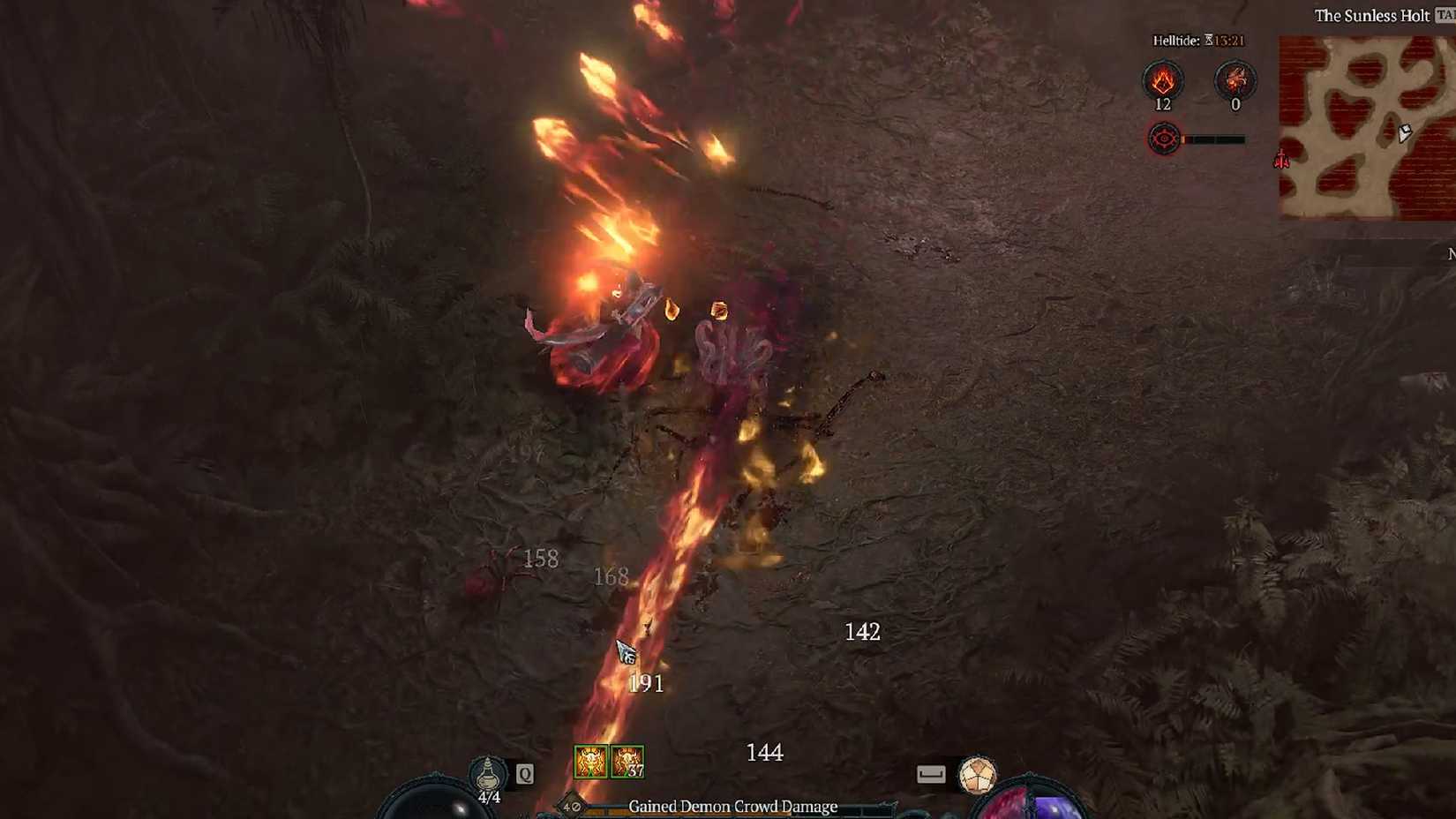Click the Helltide threat eye icon
Image resolution: width=1456 pixels, height=819 pixels.
pos(1163,138)
